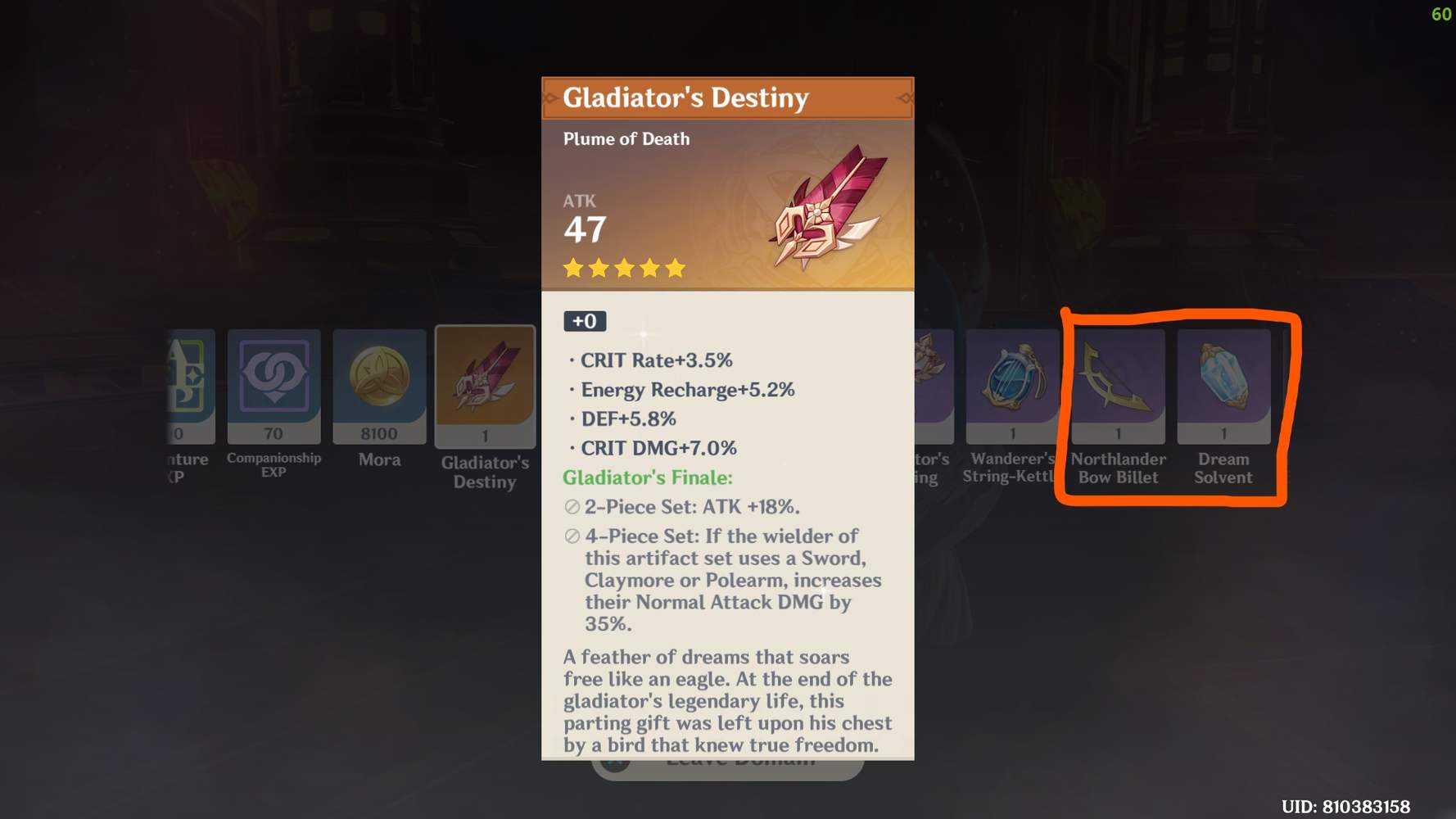Click the partially hidden artifact left of Wanderer's String-Kettle
Image resolution: width=1456 pixels, height=819 pixels.
(934, 385)
